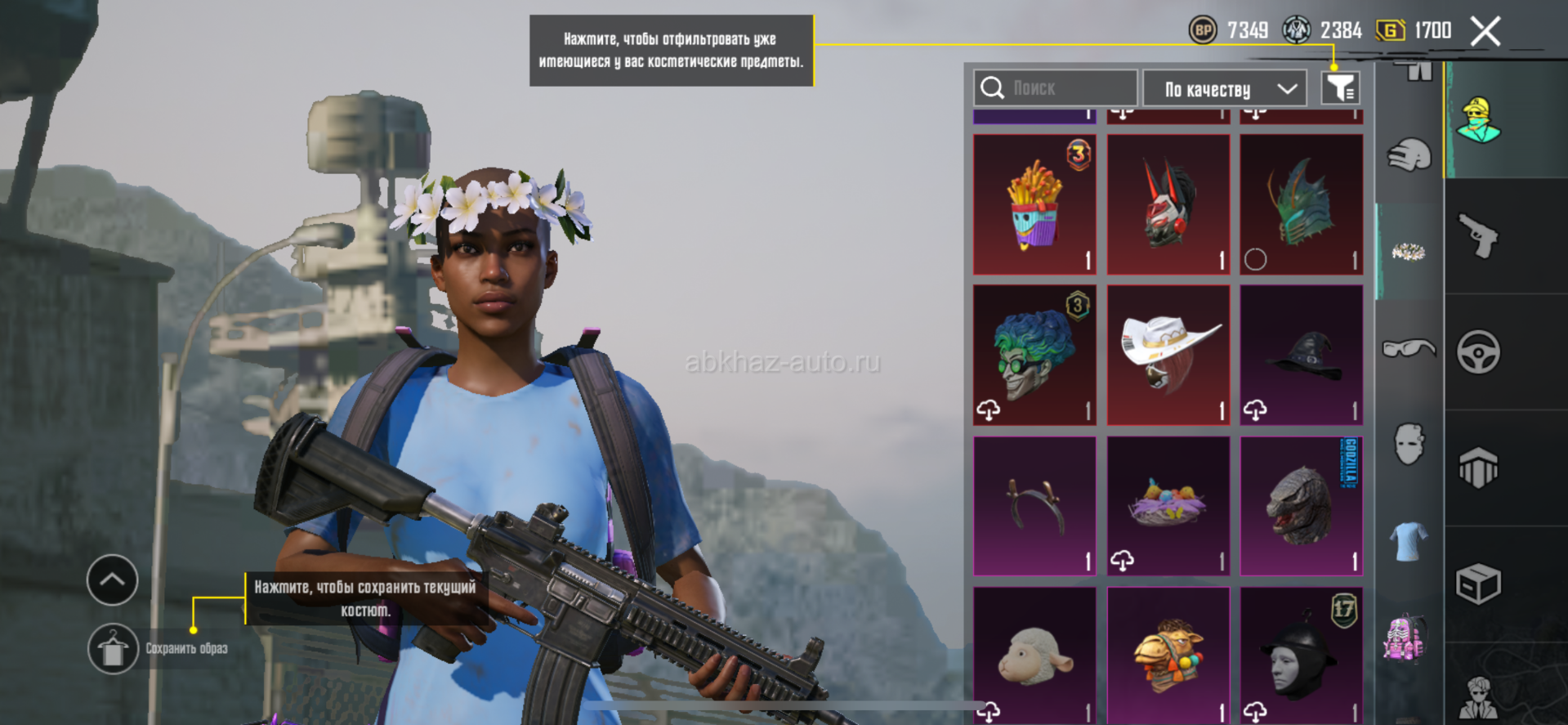Screen dimensions: 1568x725
Task: Choose the black witch hat item
Action: [1302, 356]
